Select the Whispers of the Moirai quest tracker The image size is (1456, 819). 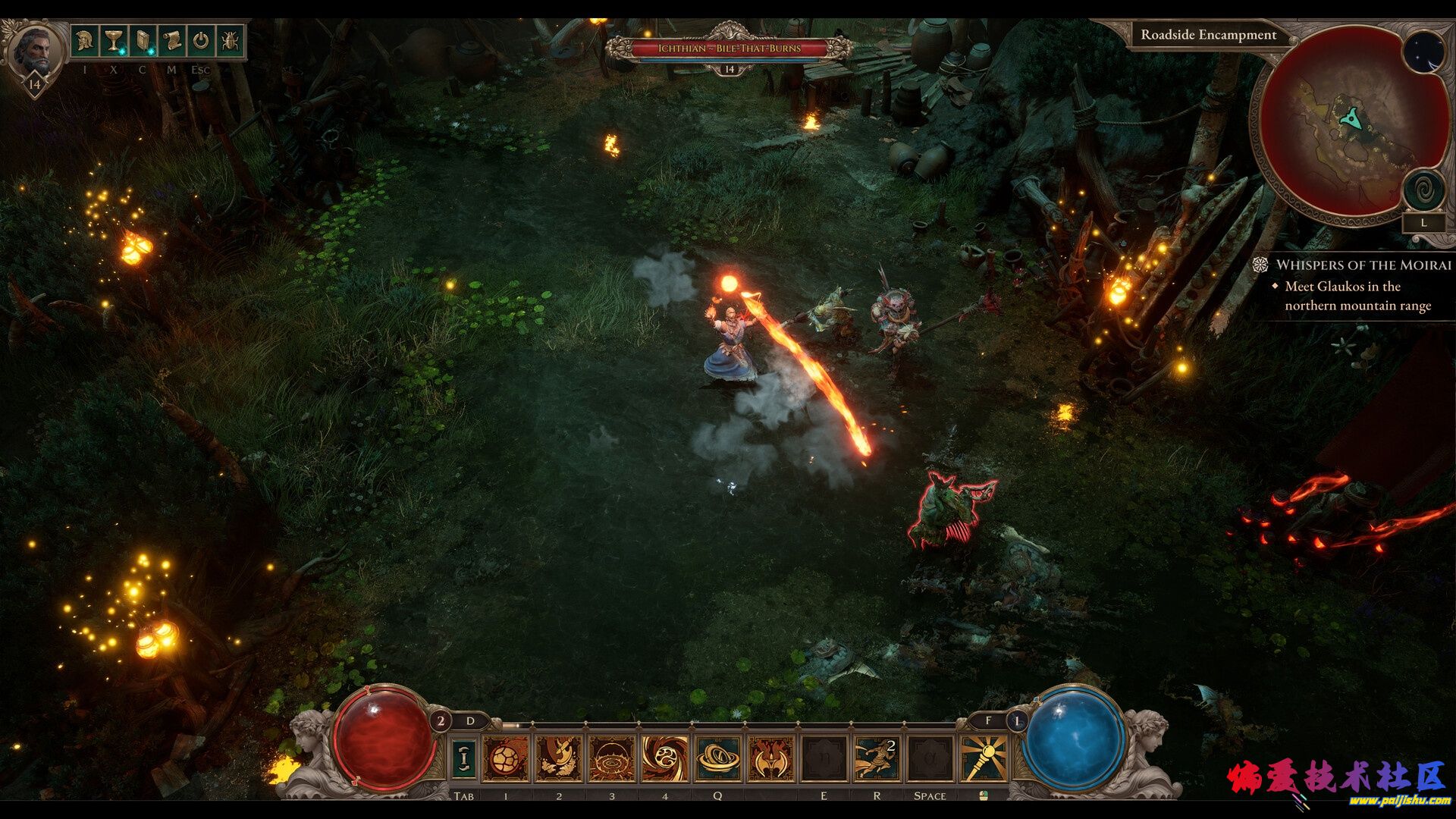(x=1363, y=265)
